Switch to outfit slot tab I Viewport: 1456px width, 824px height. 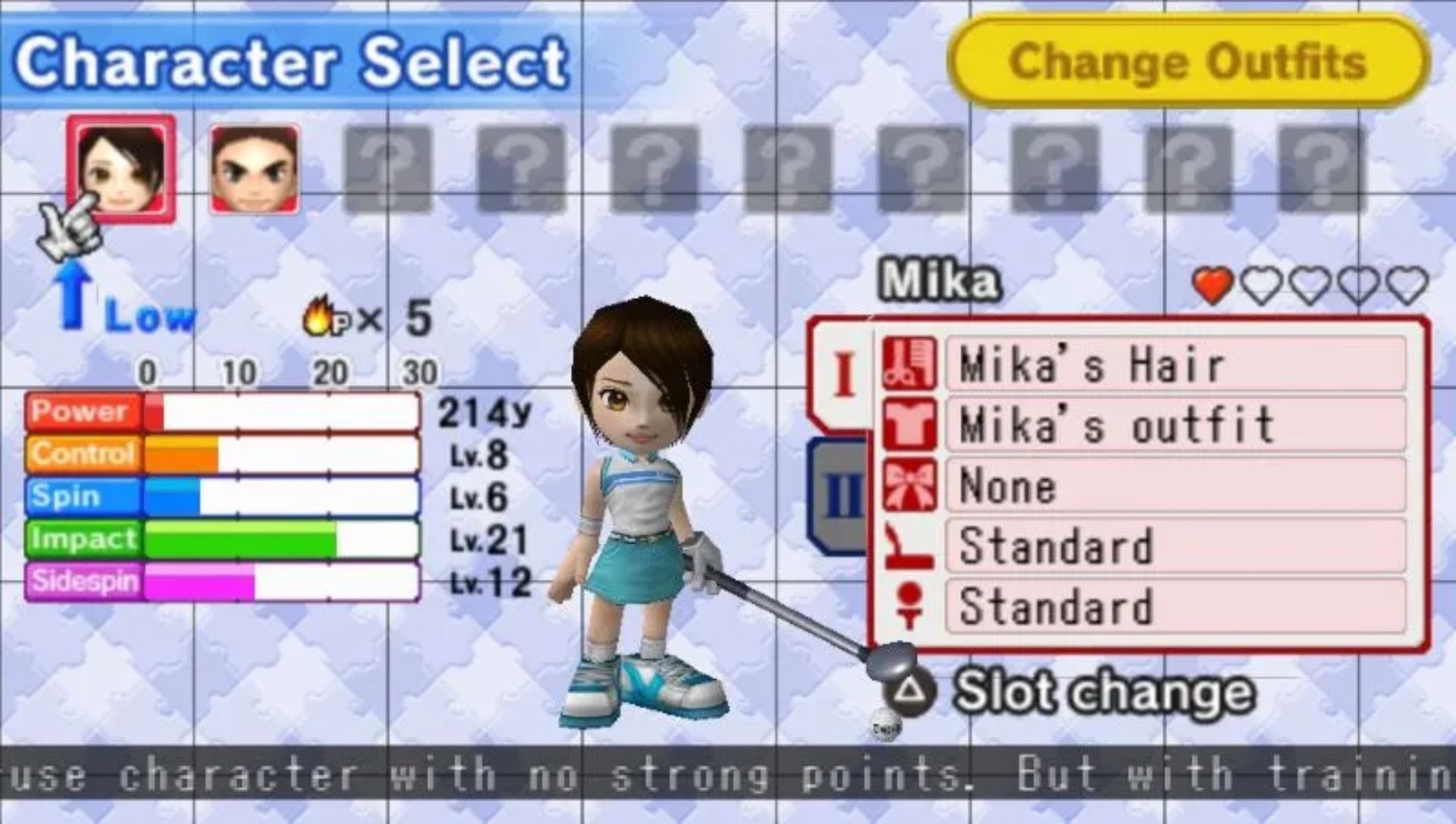click(843, 374)
